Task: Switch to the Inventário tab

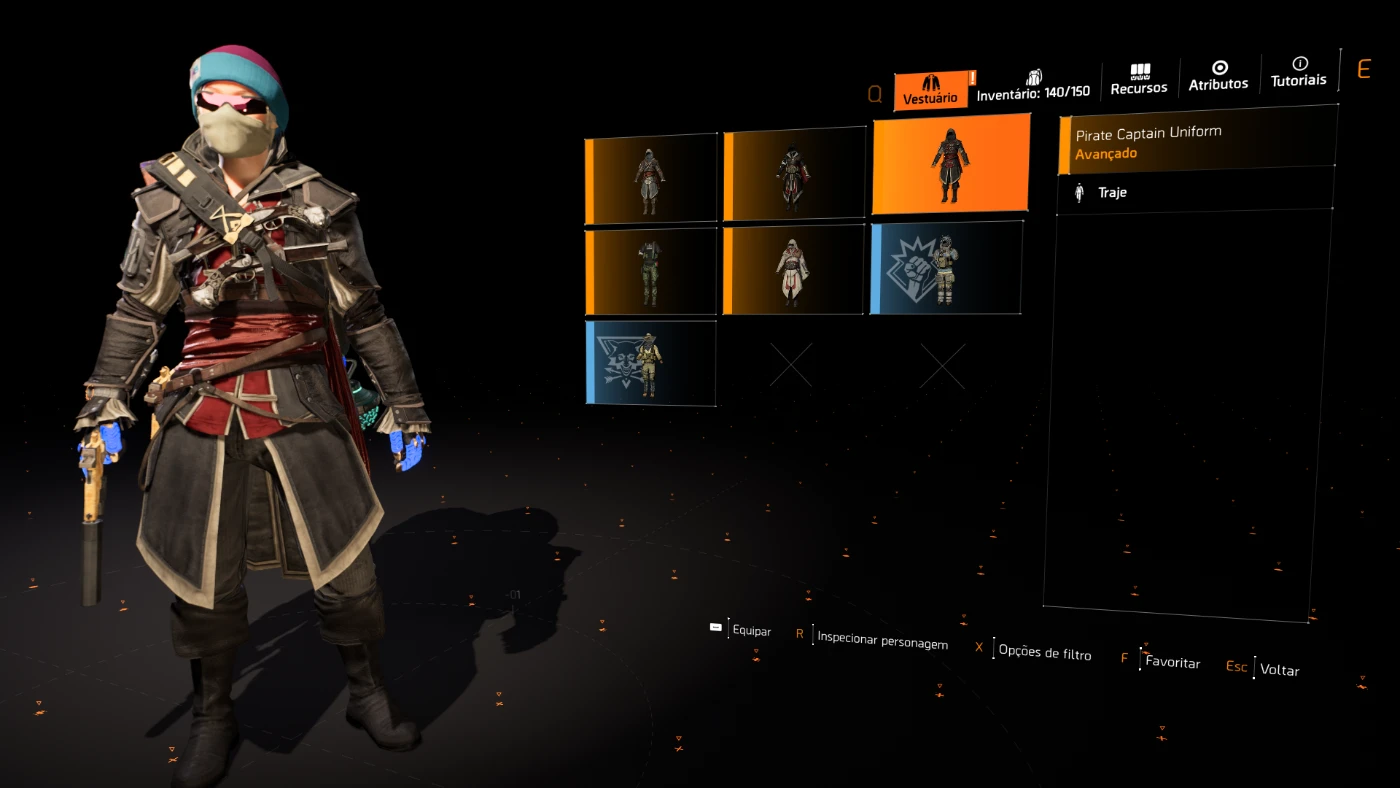Action: click(1033, 86)
